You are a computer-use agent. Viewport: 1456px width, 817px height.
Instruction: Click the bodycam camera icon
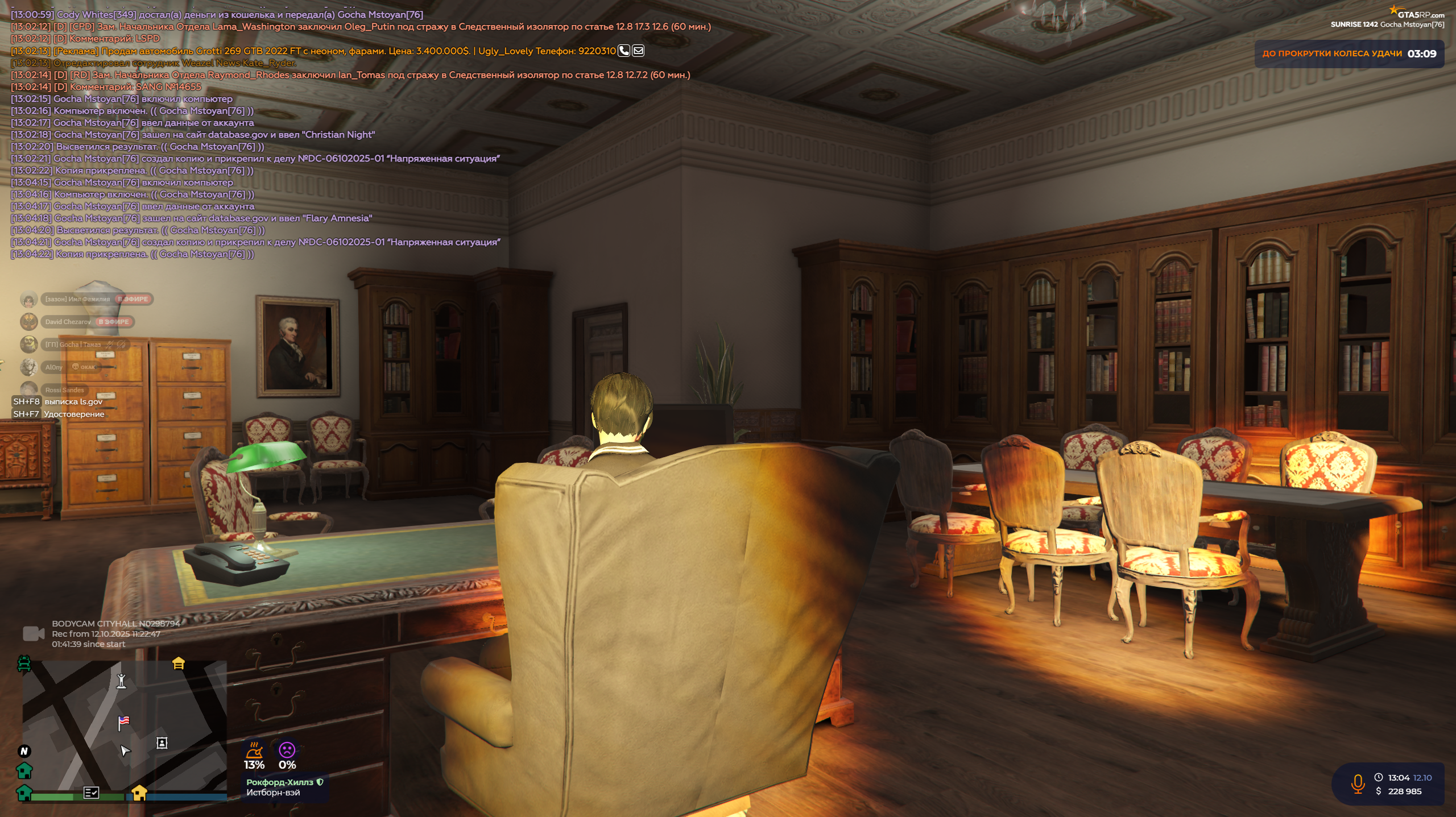[34, 633]
